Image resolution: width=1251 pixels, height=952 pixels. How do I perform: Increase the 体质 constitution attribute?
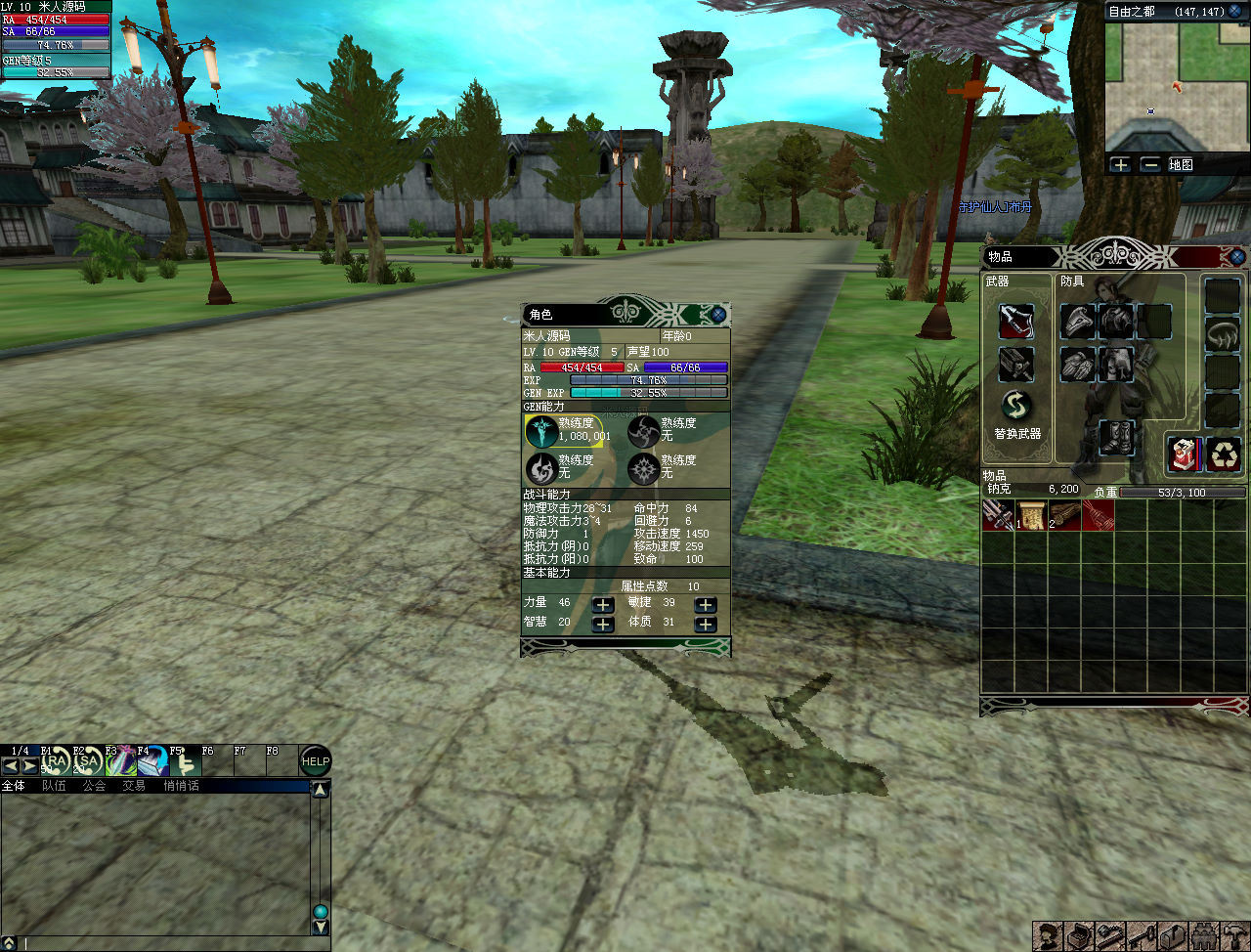pos(705,625)
